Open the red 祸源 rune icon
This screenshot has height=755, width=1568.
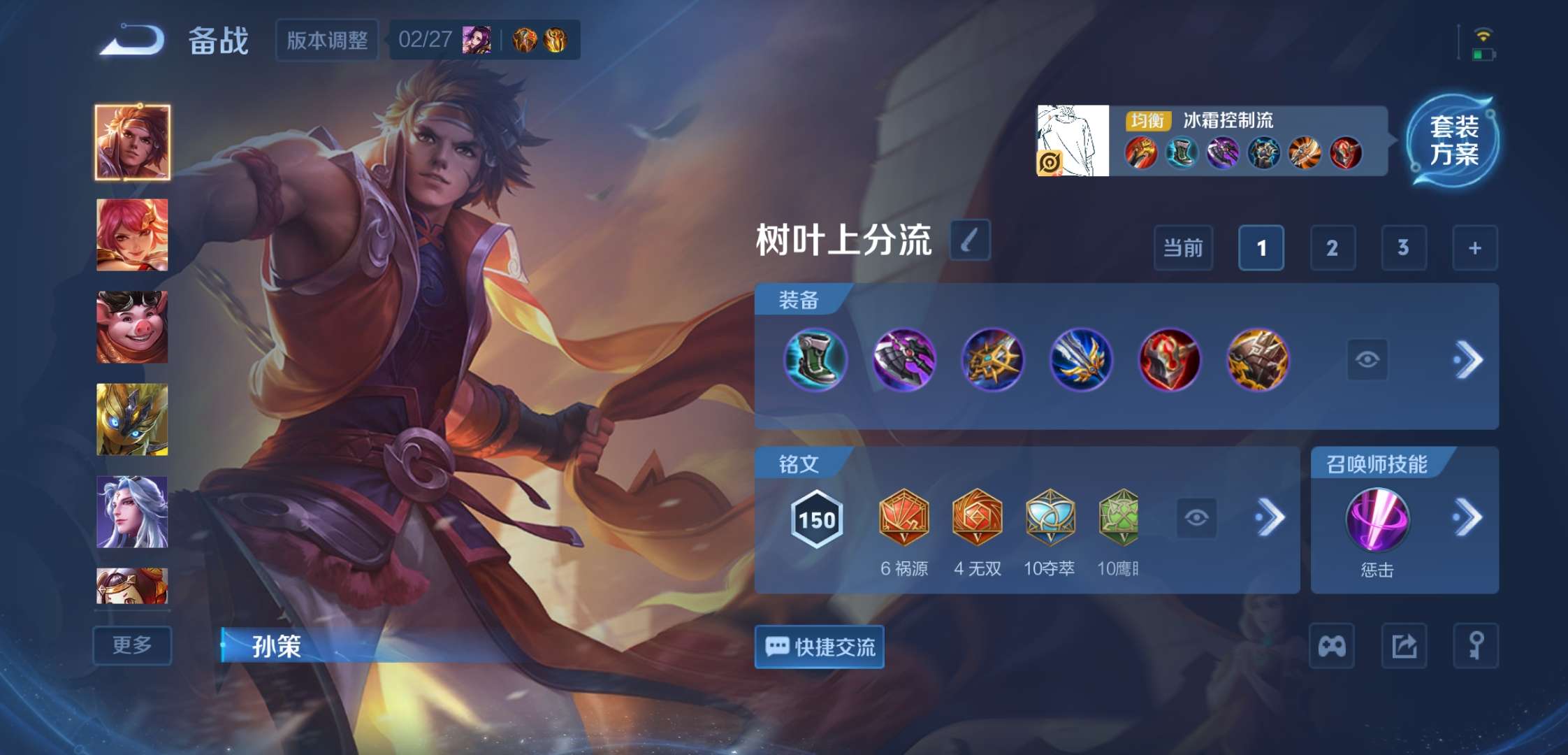tap(904, 517)
